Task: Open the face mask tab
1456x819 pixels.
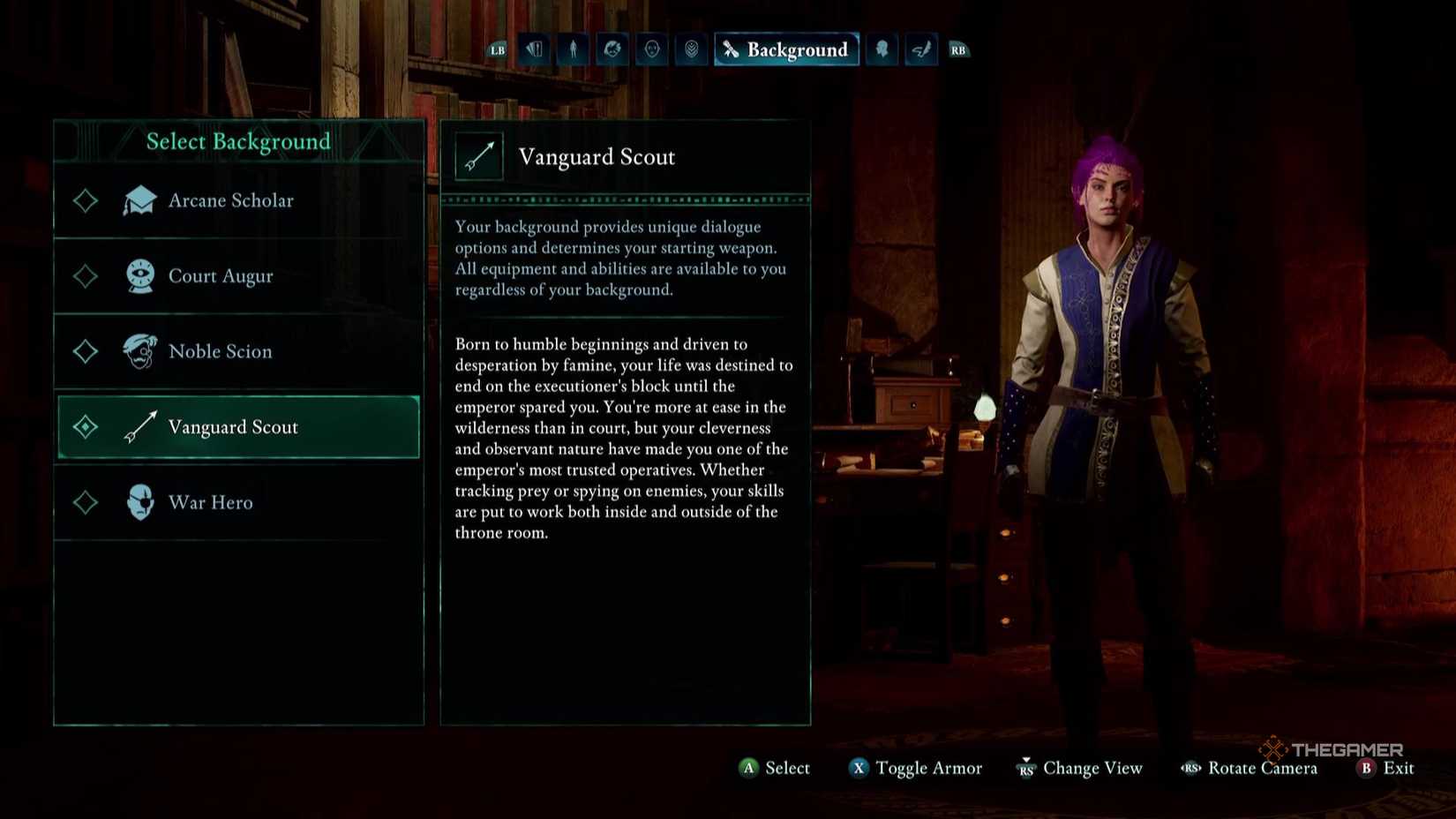Action: coord(652,49)
